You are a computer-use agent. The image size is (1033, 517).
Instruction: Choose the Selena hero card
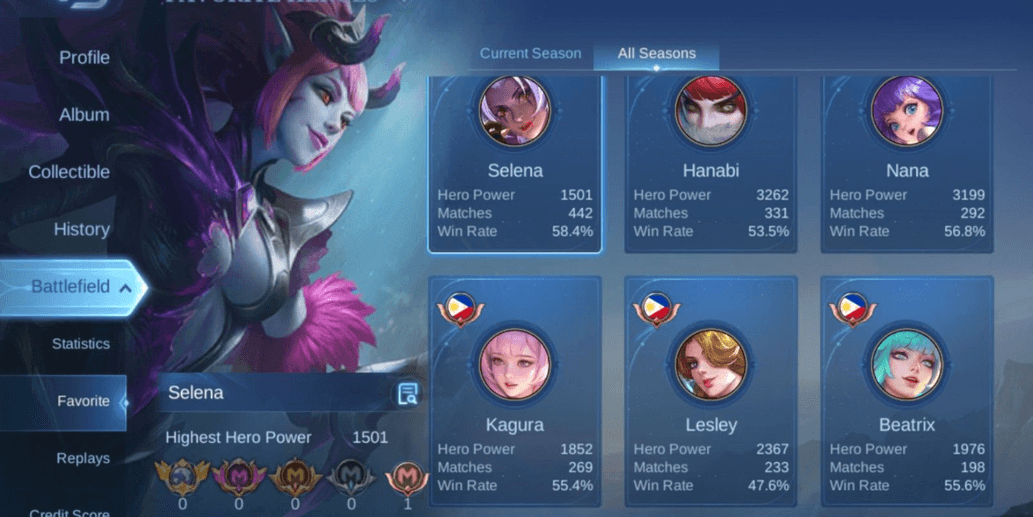[515, 165]
